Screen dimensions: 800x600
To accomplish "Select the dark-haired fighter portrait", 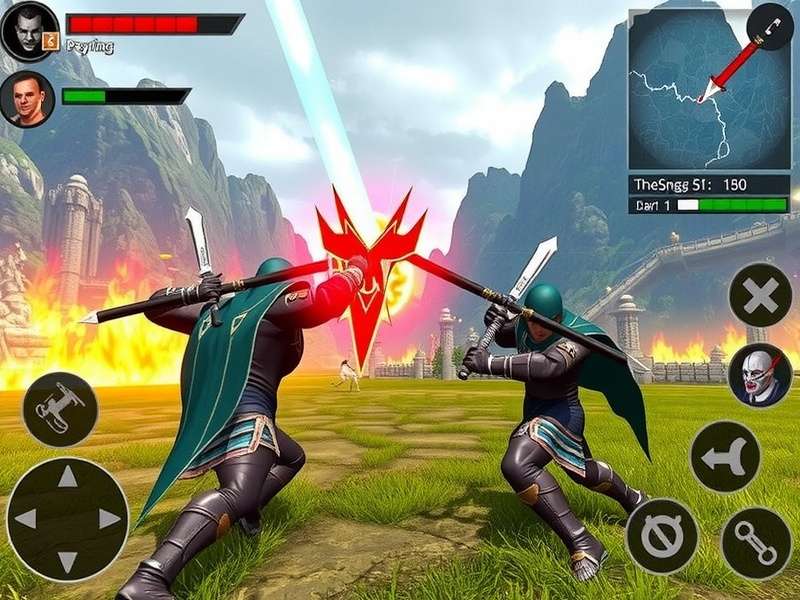I will point(30,31).
